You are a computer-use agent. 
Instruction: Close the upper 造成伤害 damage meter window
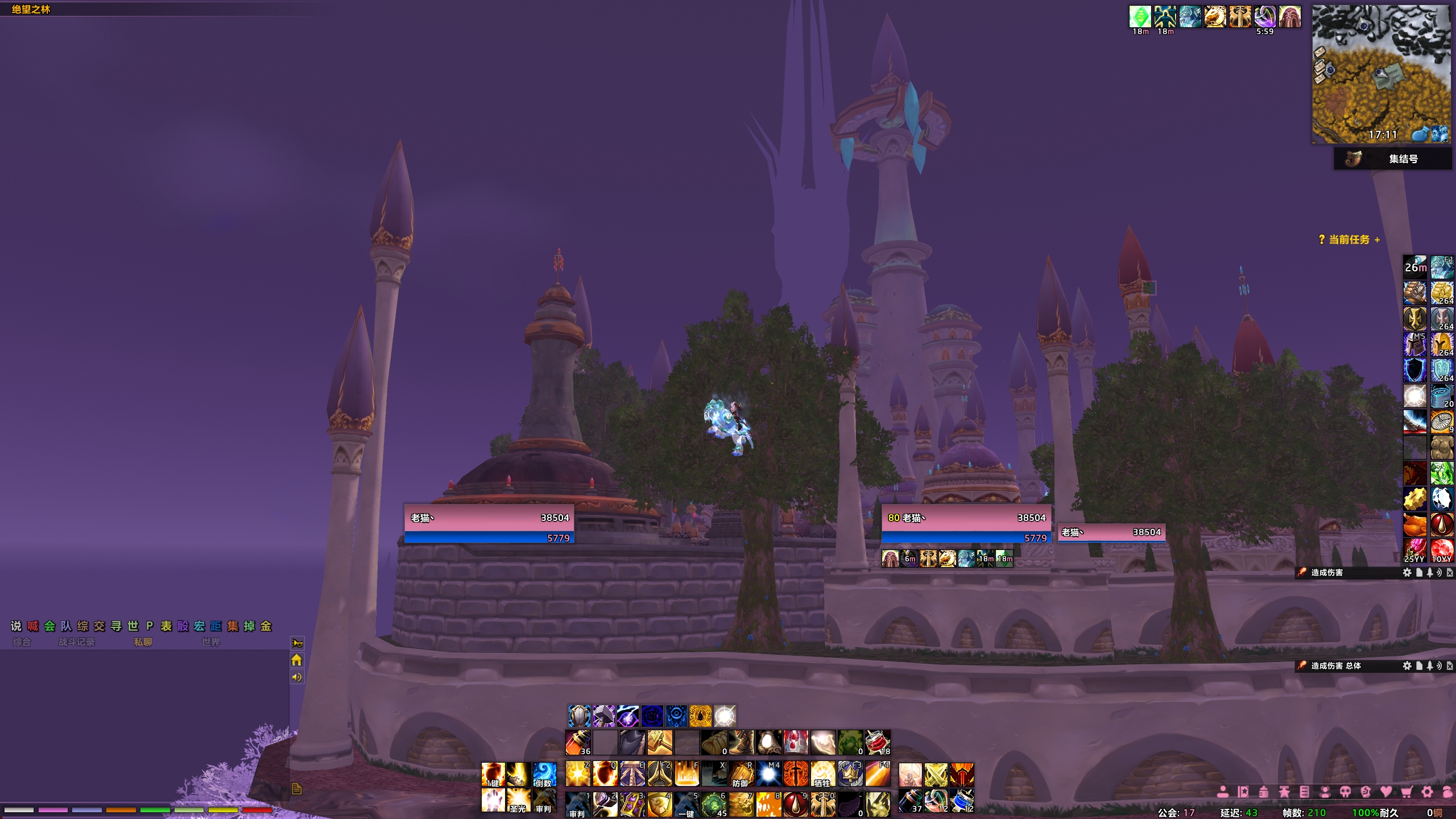pos(1449,573)
